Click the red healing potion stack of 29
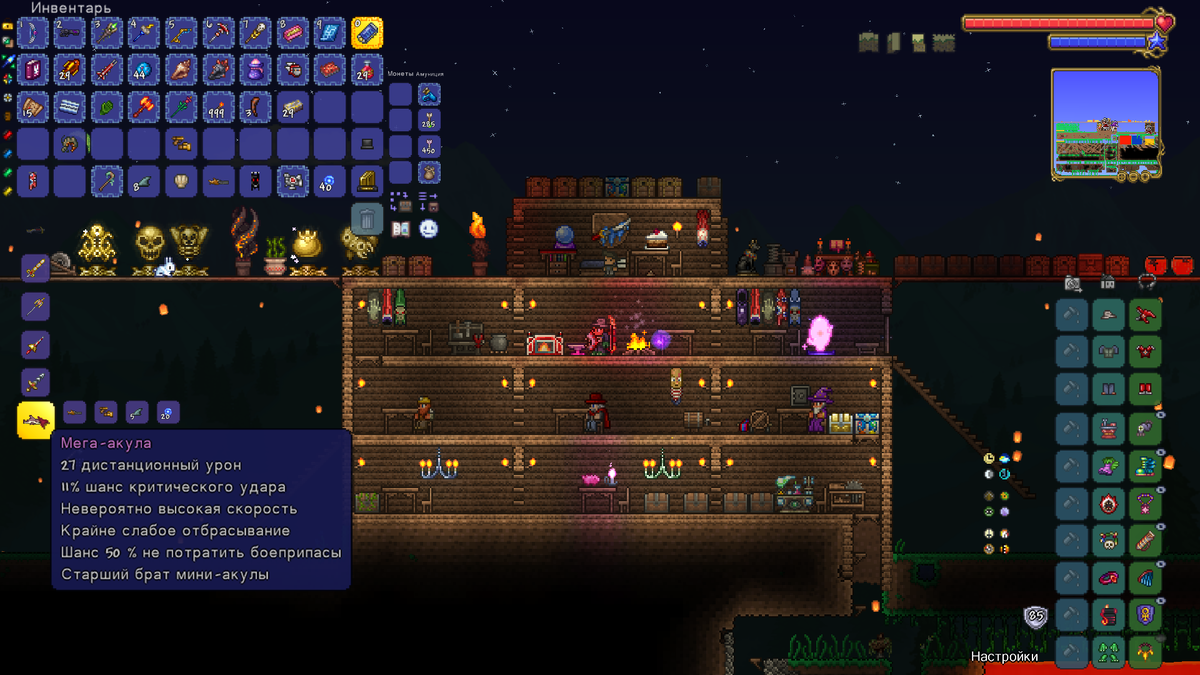Screen dimensions: 1200x675 point(367,69)
